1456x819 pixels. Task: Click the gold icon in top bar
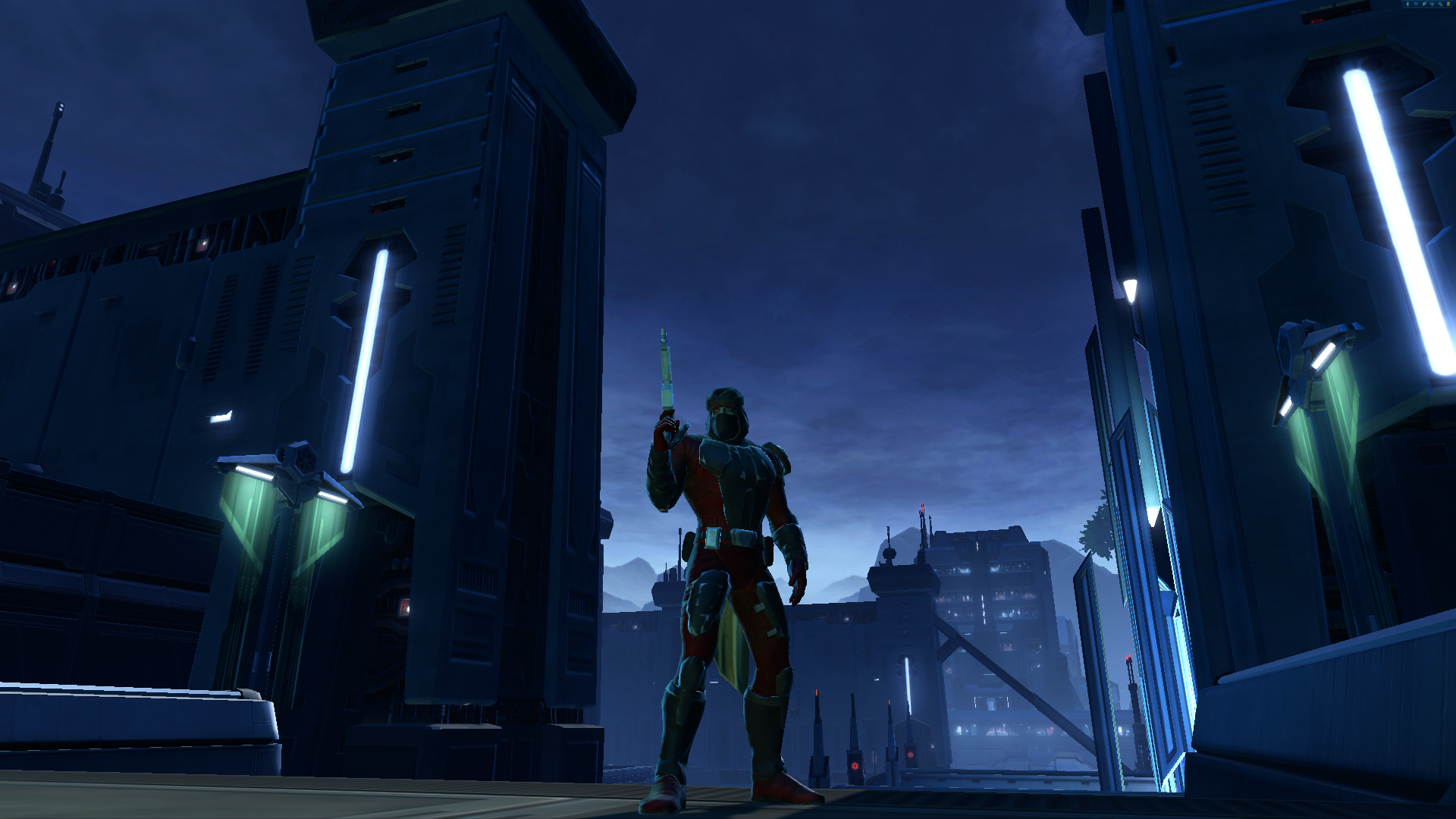click(1448, 4)
